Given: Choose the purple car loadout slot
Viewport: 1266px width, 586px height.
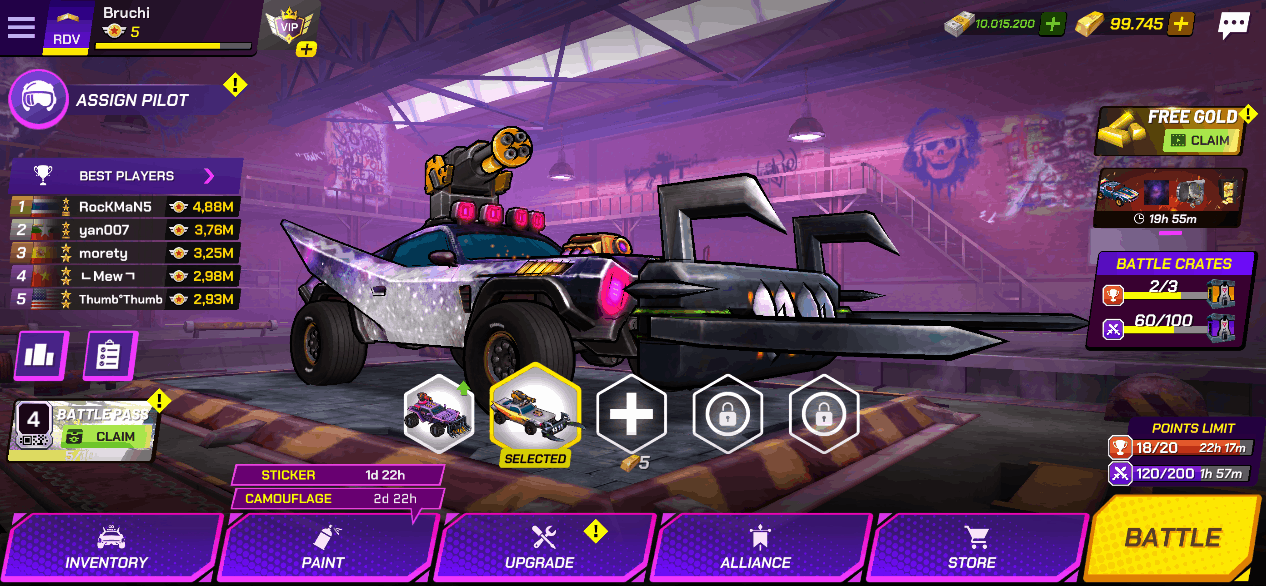Looking at the screenshot, I should tap(438, 414).
